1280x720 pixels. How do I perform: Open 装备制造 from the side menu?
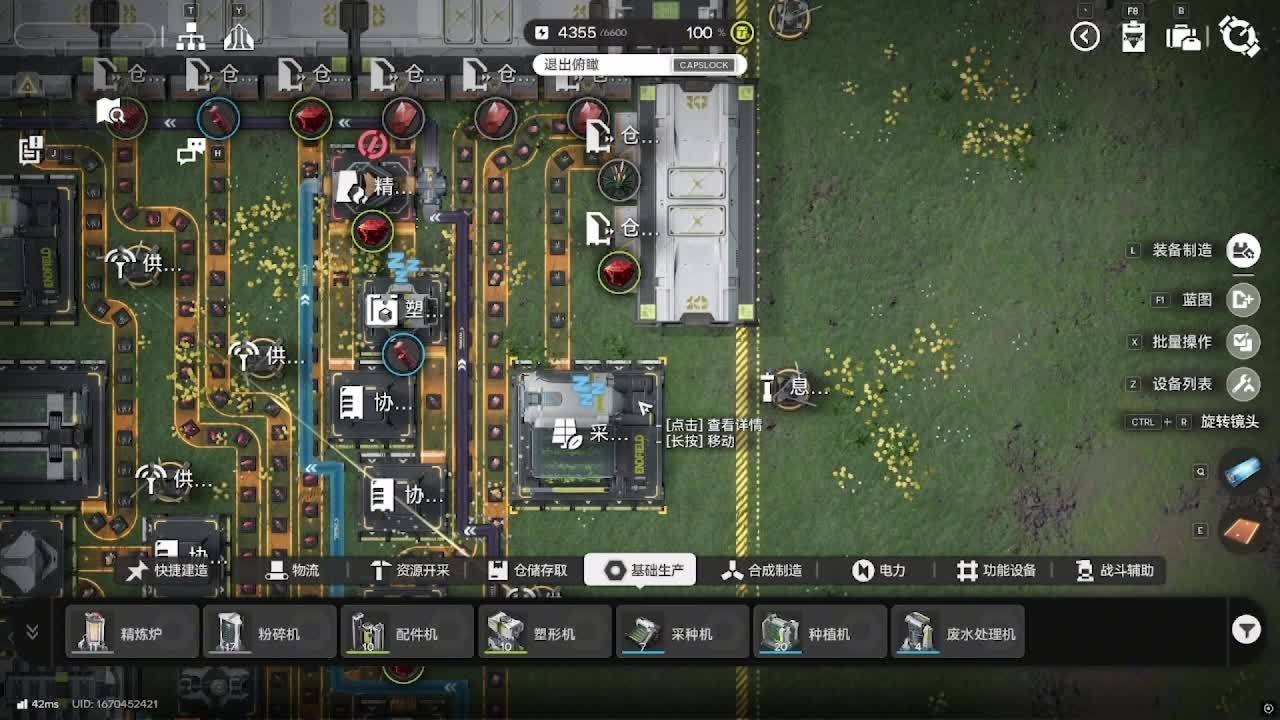(1243, 250)
